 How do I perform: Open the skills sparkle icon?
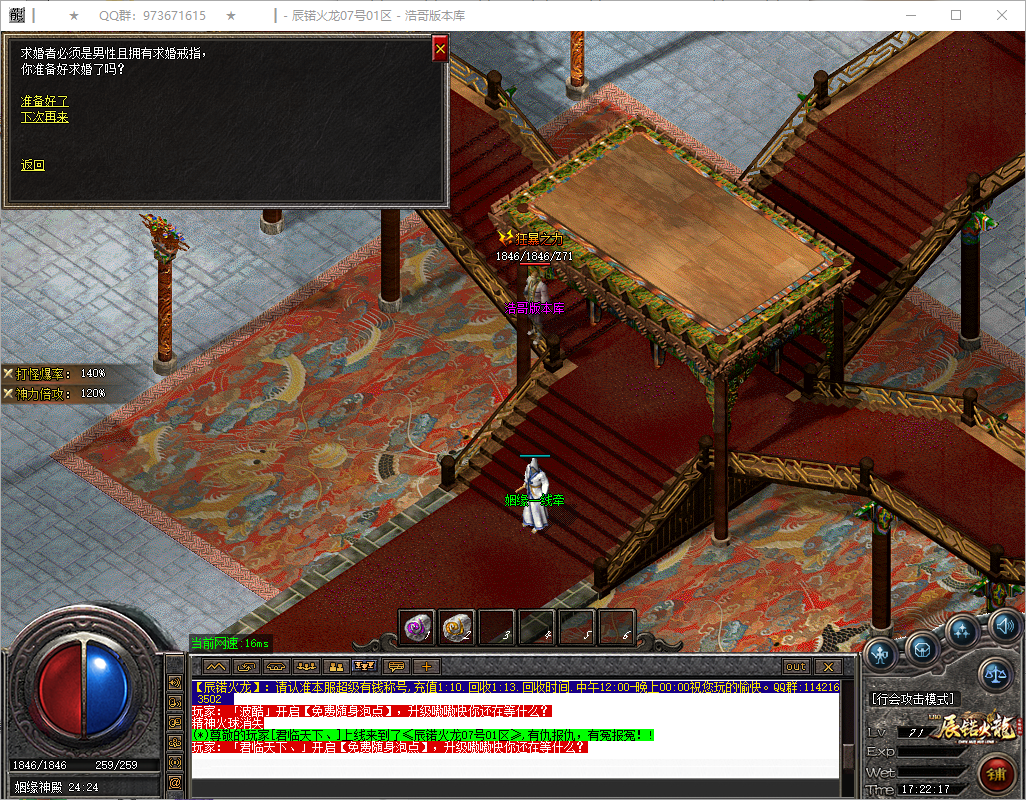coord(963,630)
